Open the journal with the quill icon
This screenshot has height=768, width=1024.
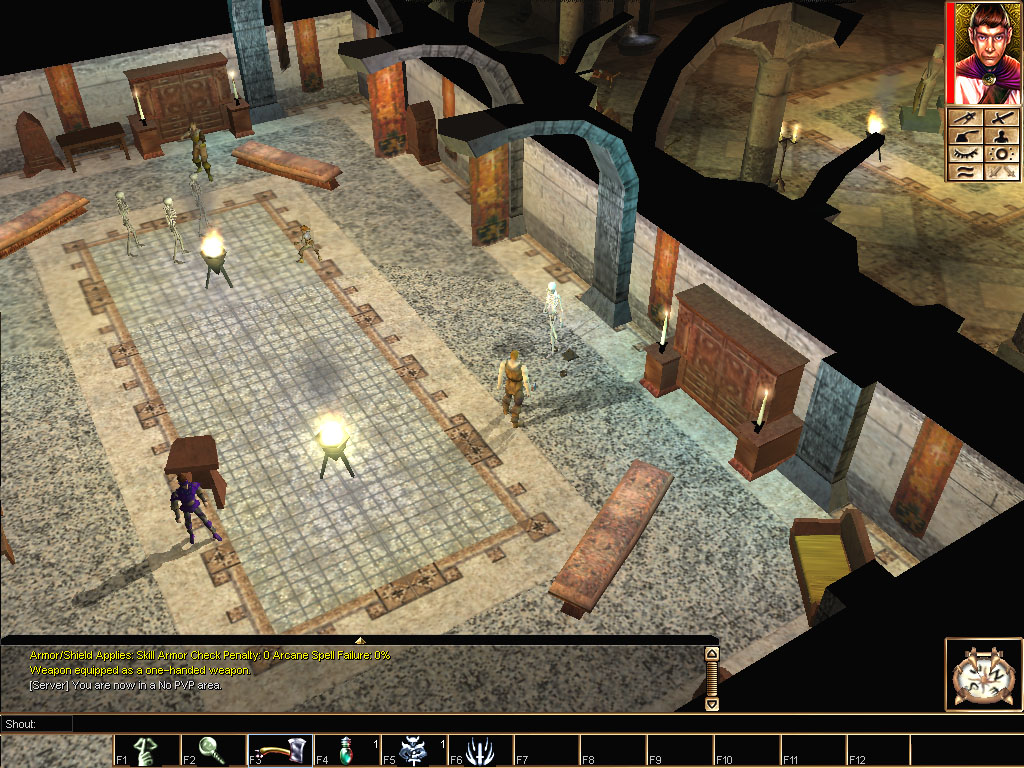click(965, 137)
